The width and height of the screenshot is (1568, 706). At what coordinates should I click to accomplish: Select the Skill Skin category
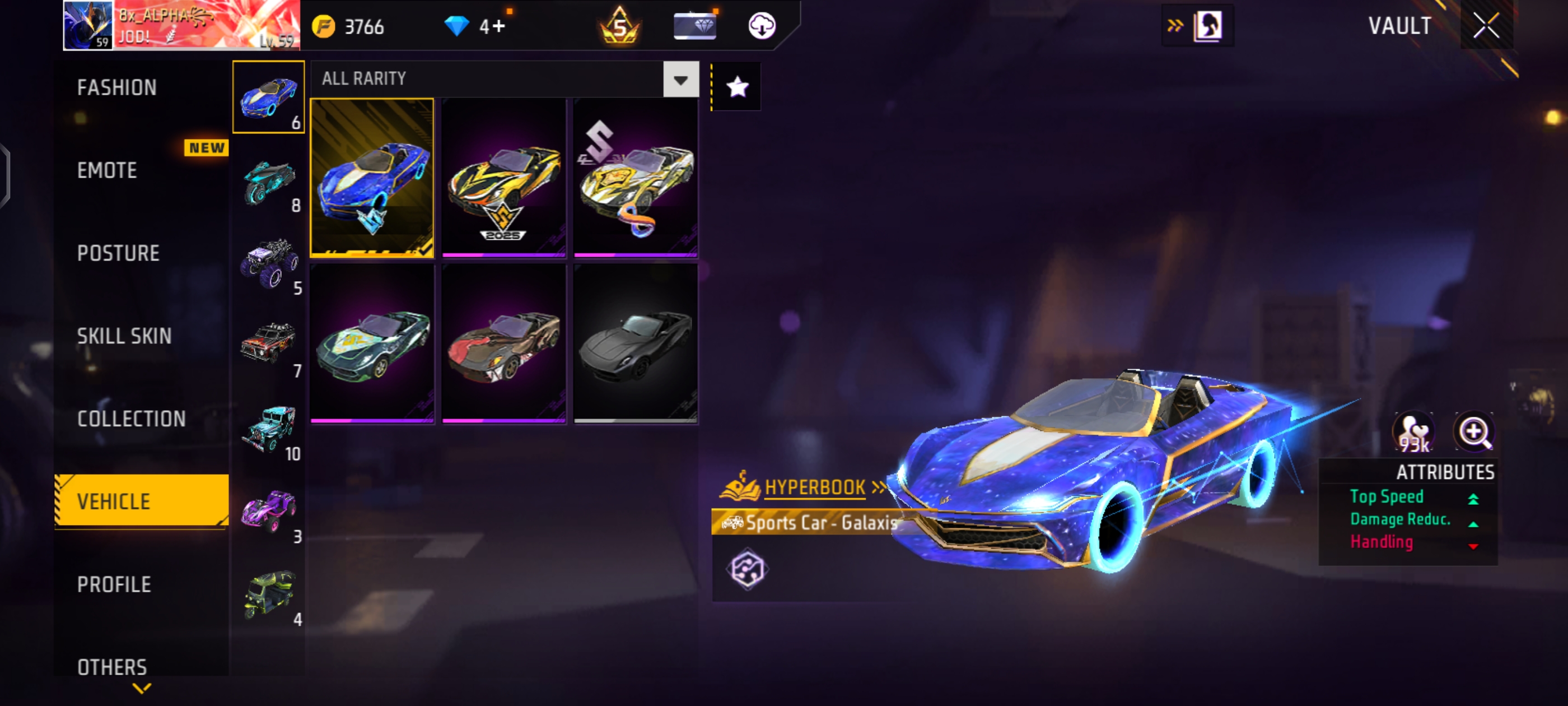tap(124, 336)
